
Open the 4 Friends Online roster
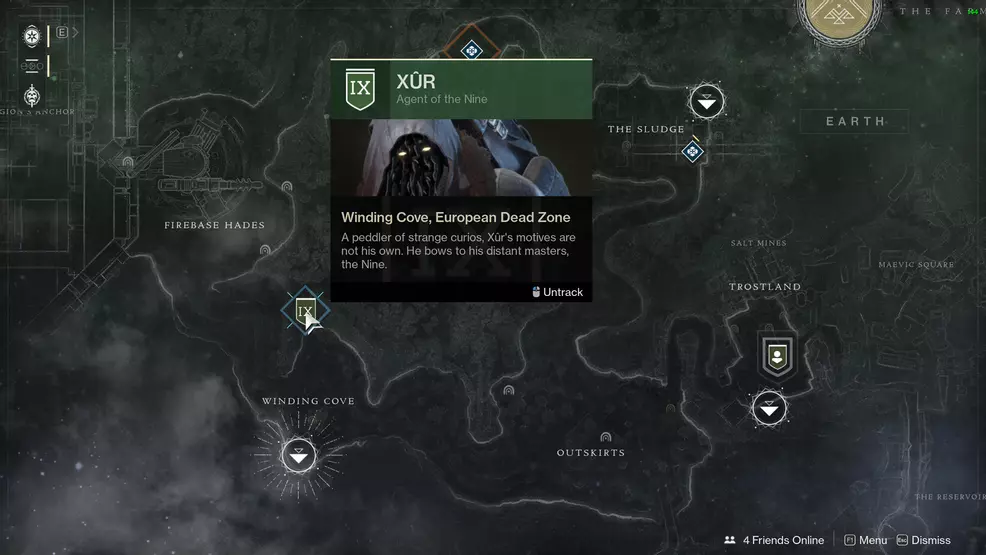coord(774,540)
